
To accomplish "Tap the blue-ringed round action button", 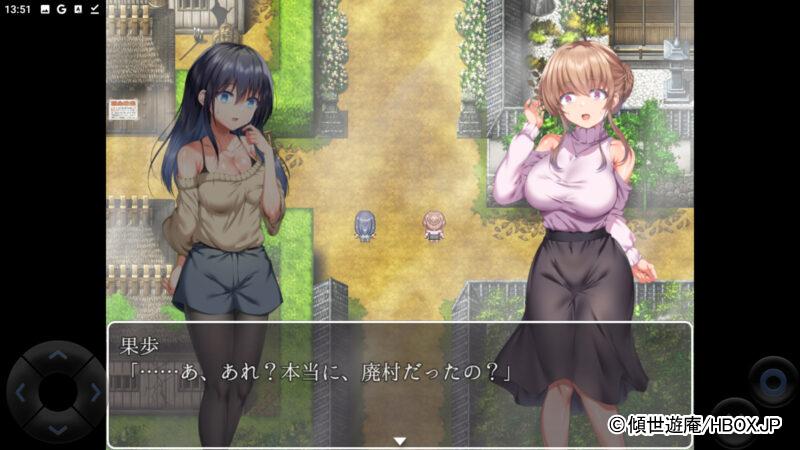I will (x=772, y=381).
